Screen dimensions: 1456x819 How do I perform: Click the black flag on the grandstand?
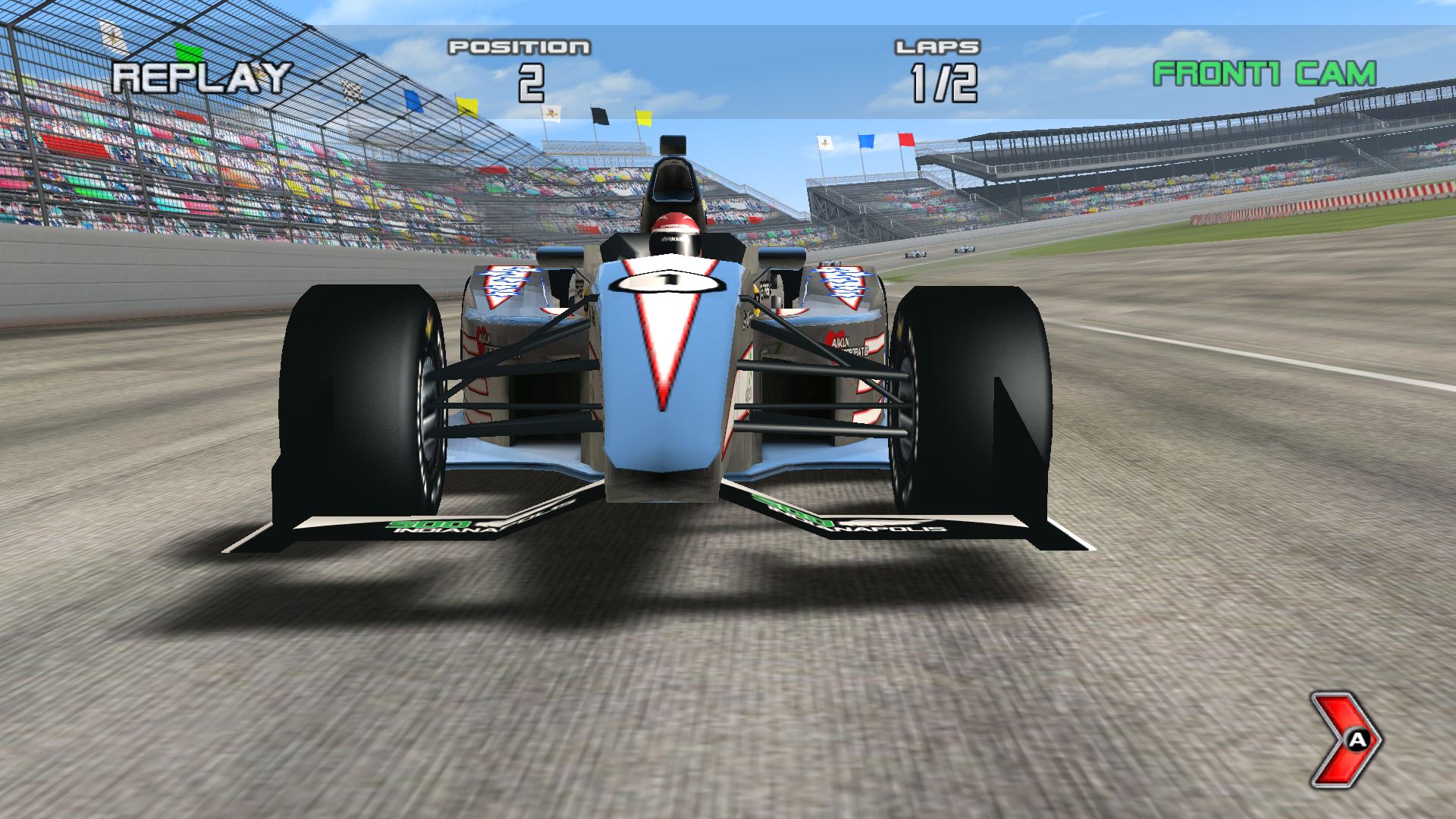coord(600,115)
